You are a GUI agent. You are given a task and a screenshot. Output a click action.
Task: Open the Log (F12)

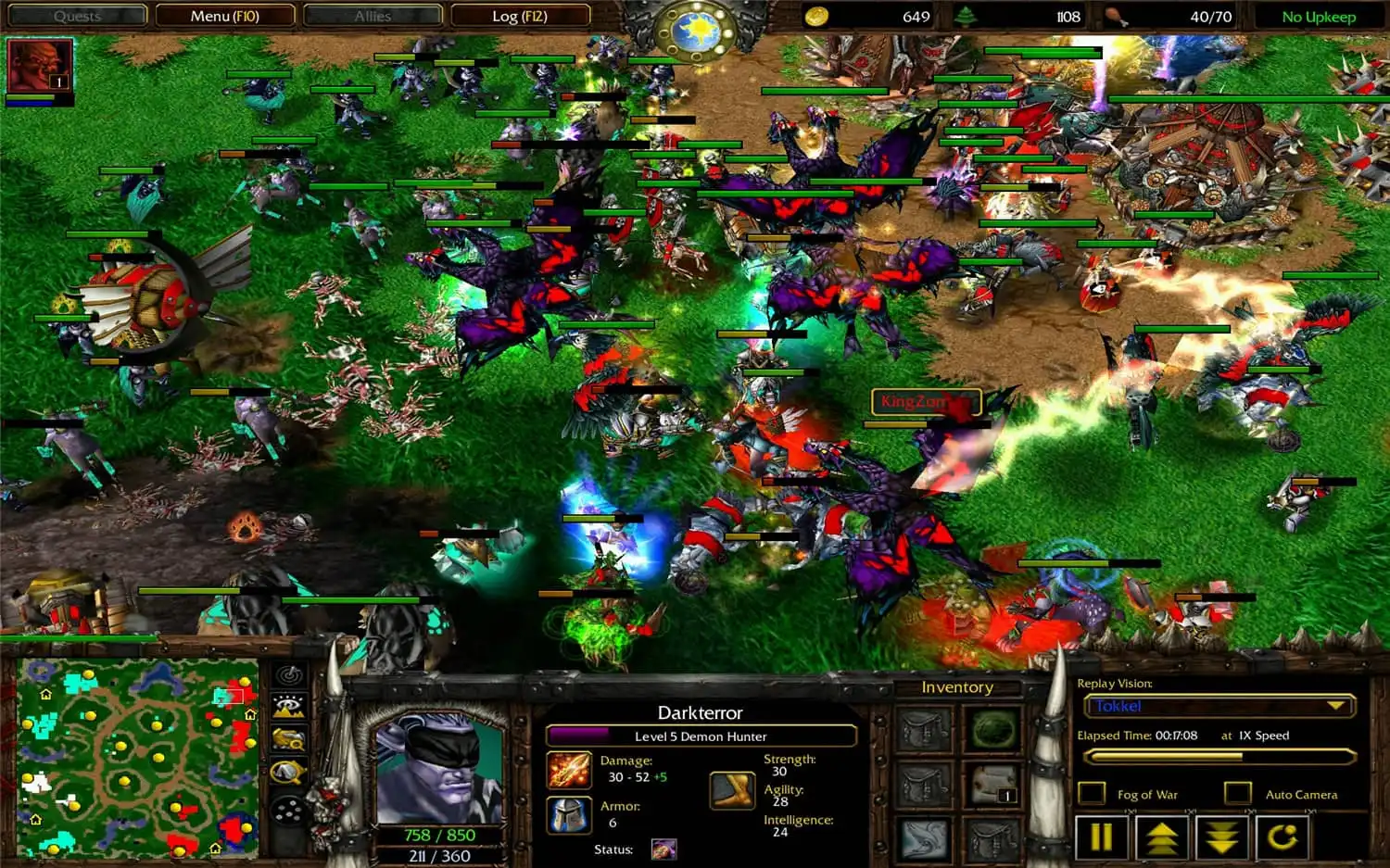[x=520, y=16]
